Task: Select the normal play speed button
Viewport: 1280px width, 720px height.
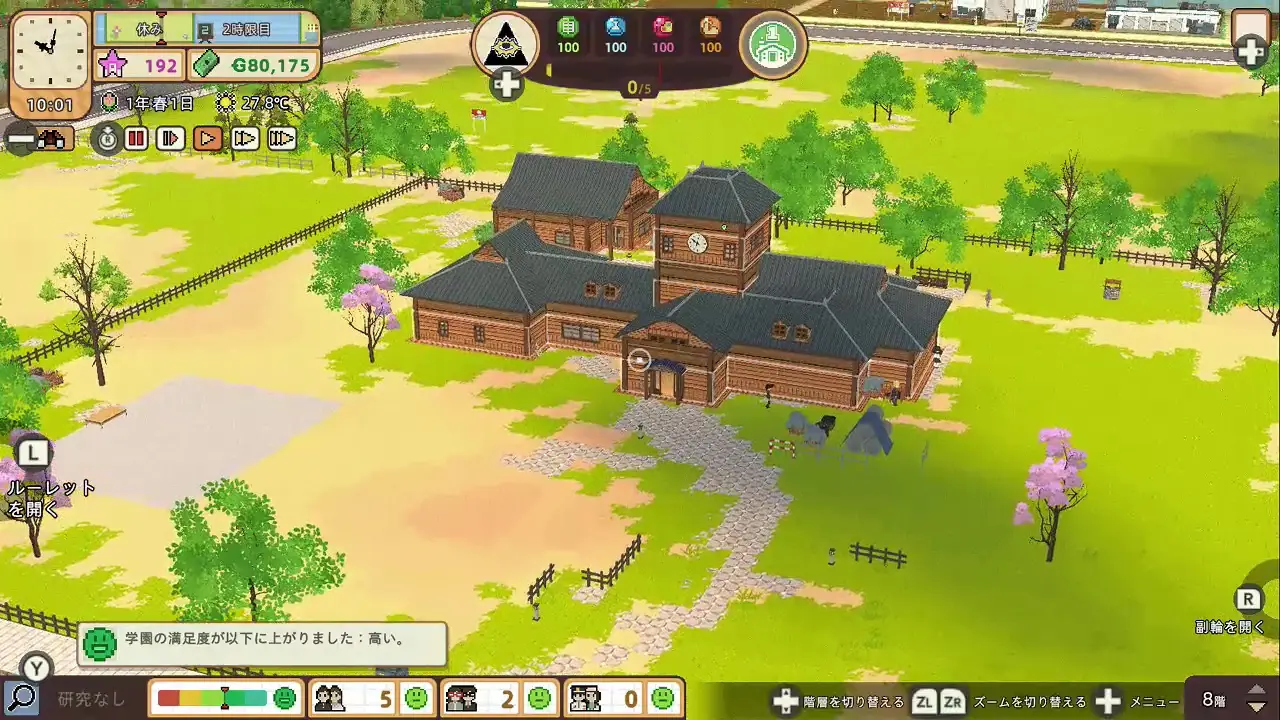Action: coord(208,139)
